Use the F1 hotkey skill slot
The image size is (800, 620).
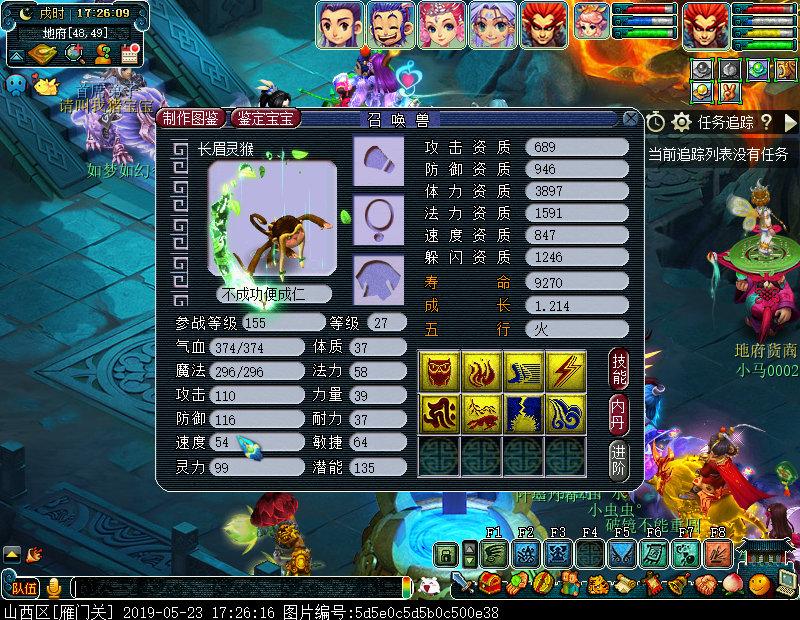pyautogui.click(x=494, y=553)
